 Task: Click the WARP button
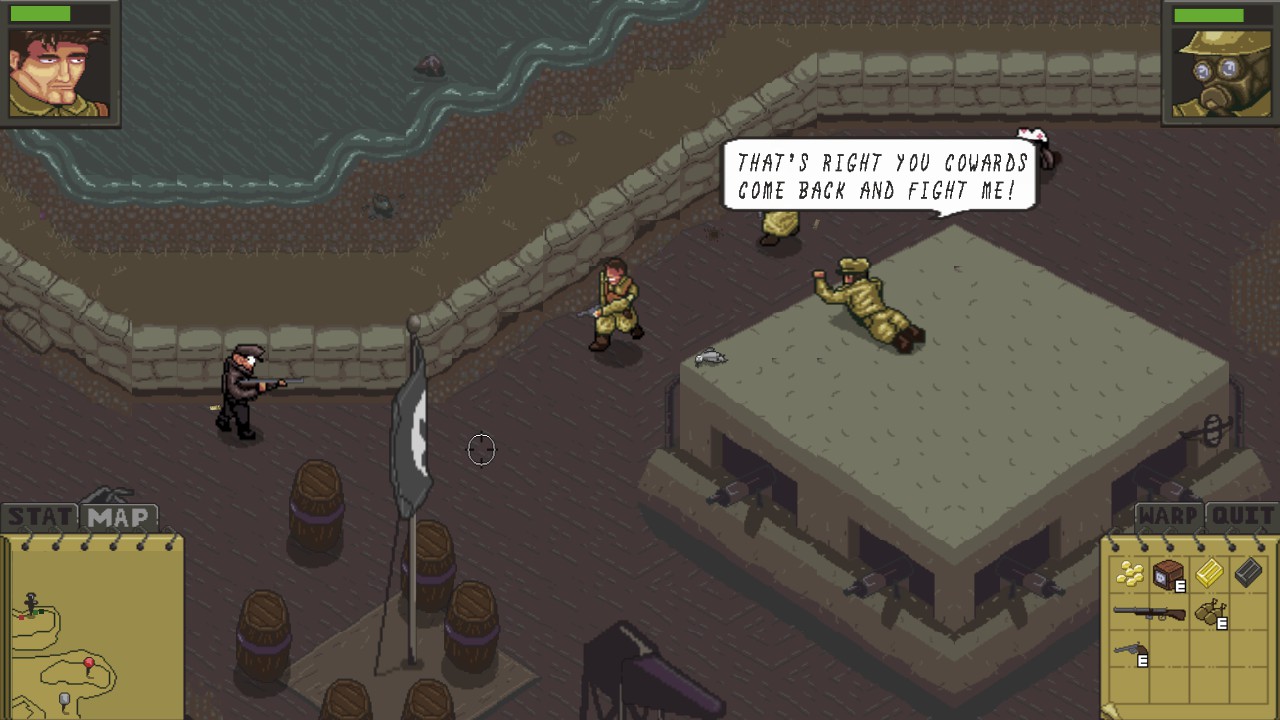(x=1168, y=517)
